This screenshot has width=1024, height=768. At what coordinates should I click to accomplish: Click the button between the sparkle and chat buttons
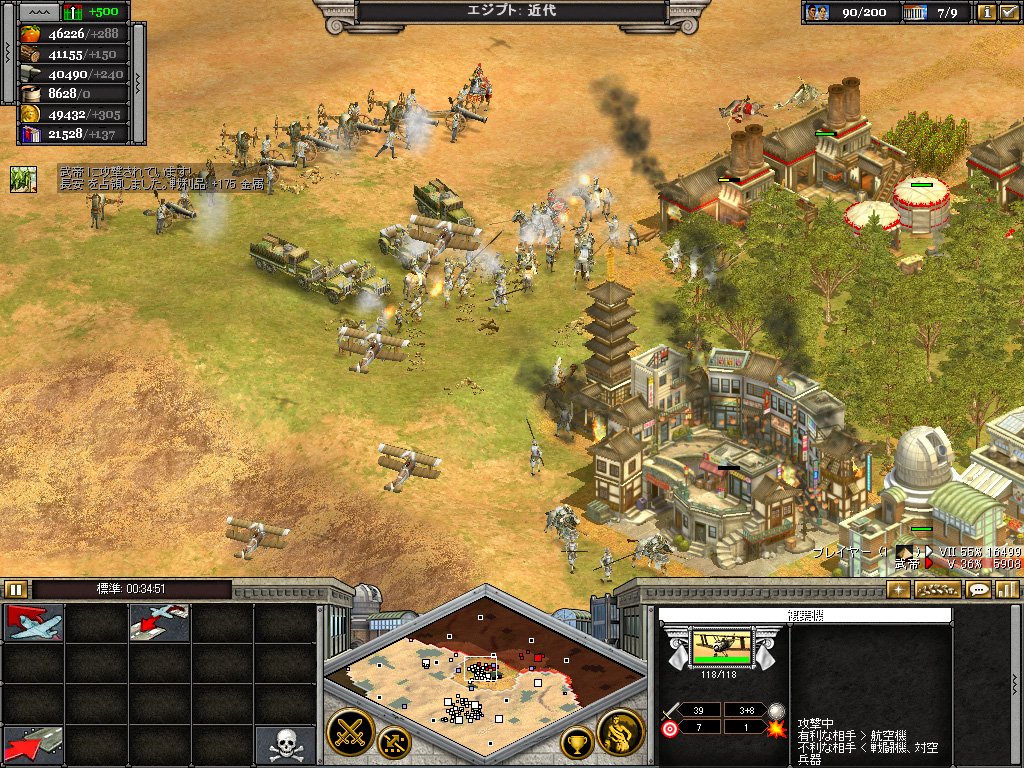pyautogui.click(x=938, y=590)
